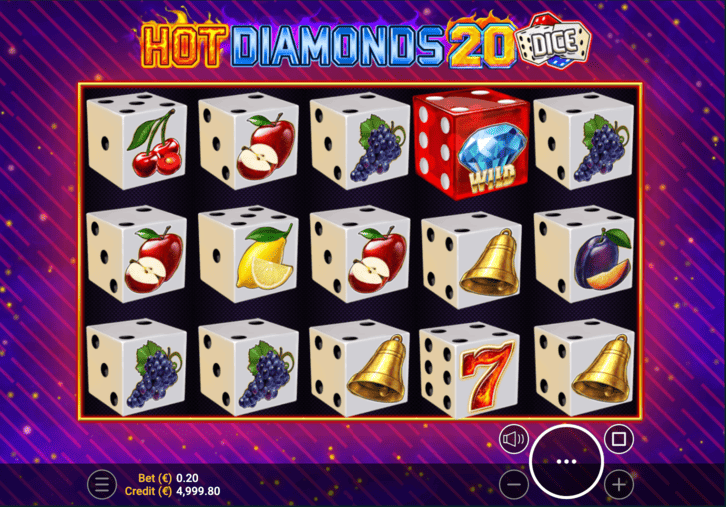Viewport: 726px width, 507px height.
Task: Increase the bet with the plus button
Action: tap(619, 485)
